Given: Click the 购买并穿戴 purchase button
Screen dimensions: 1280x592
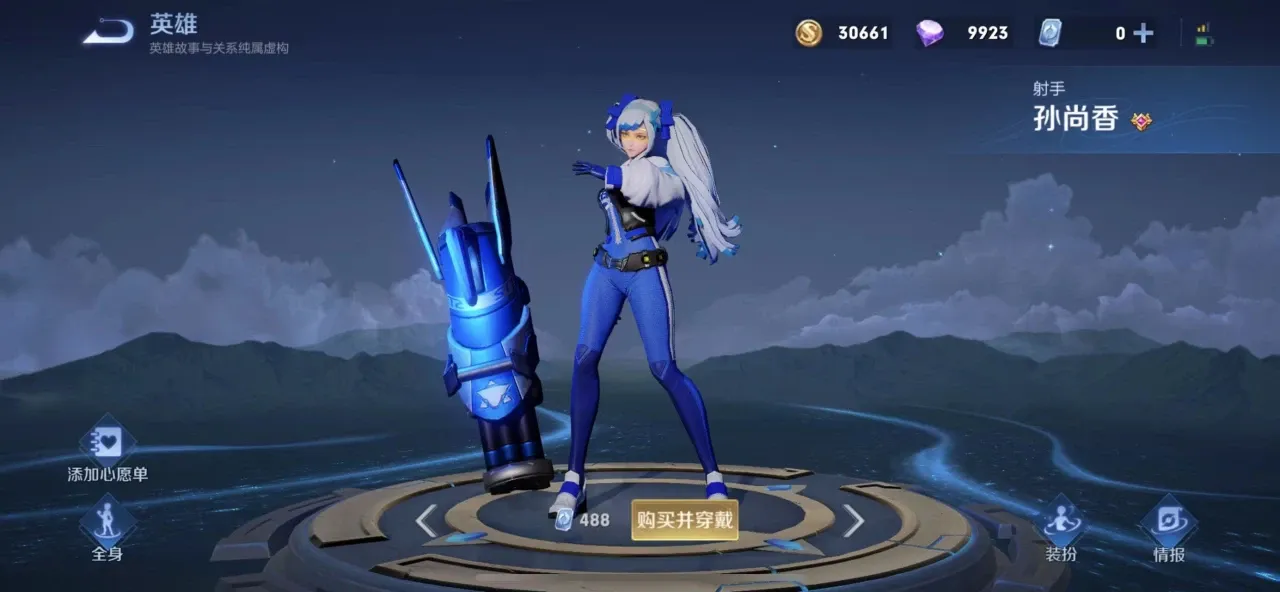Looking at the screenshot, I should [x=685, y=520].
